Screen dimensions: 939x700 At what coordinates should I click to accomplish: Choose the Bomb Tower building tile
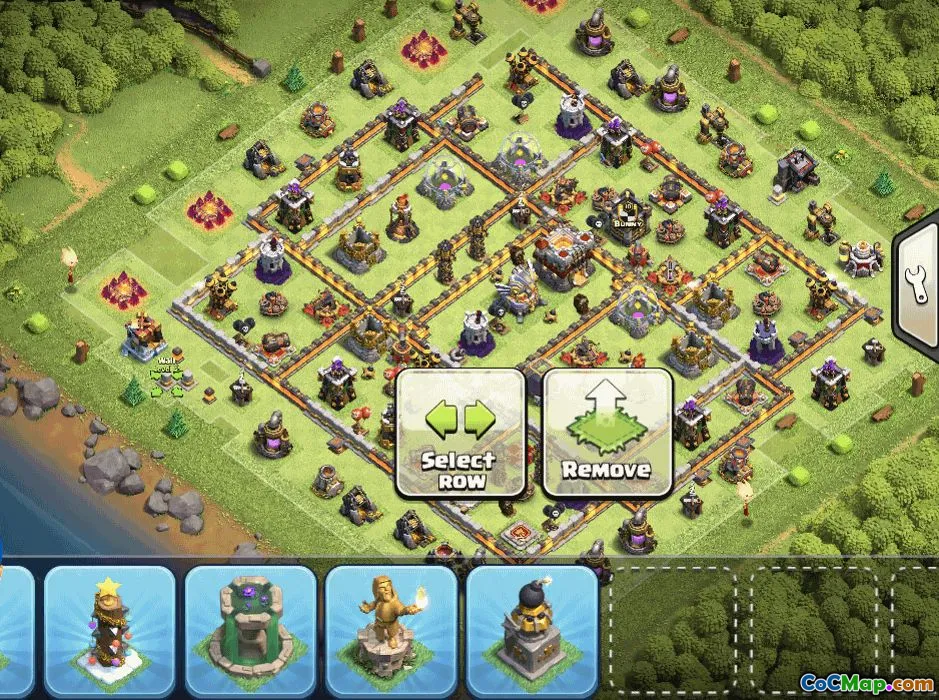point(532,628)
